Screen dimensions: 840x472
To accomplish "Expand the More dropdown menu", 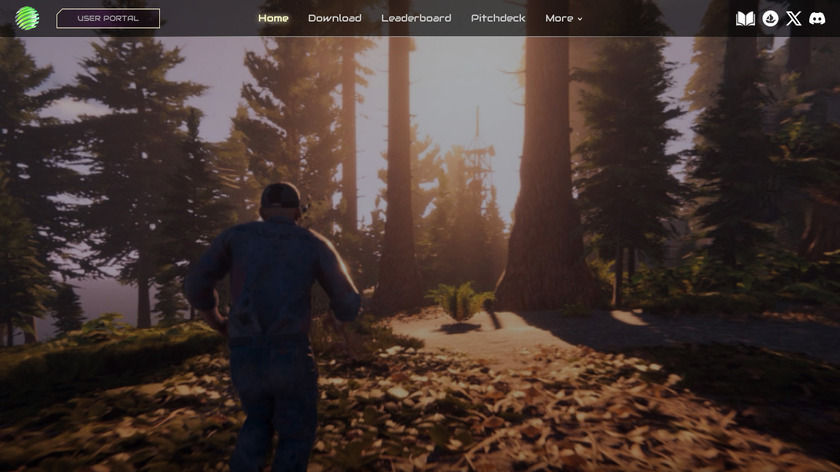I will tap(564, 18).
